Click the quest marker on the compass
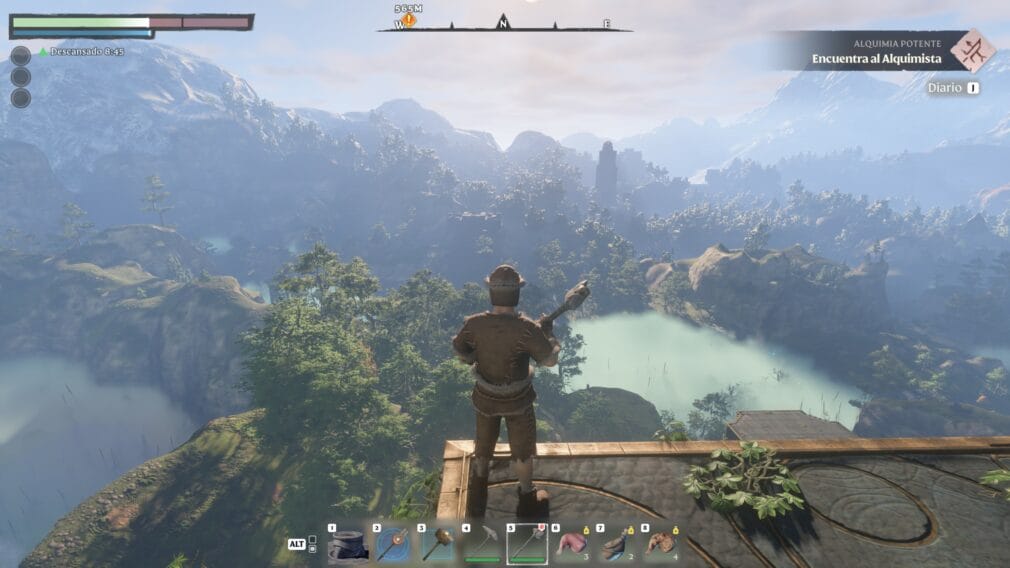1010x568 pixels. 409,20
